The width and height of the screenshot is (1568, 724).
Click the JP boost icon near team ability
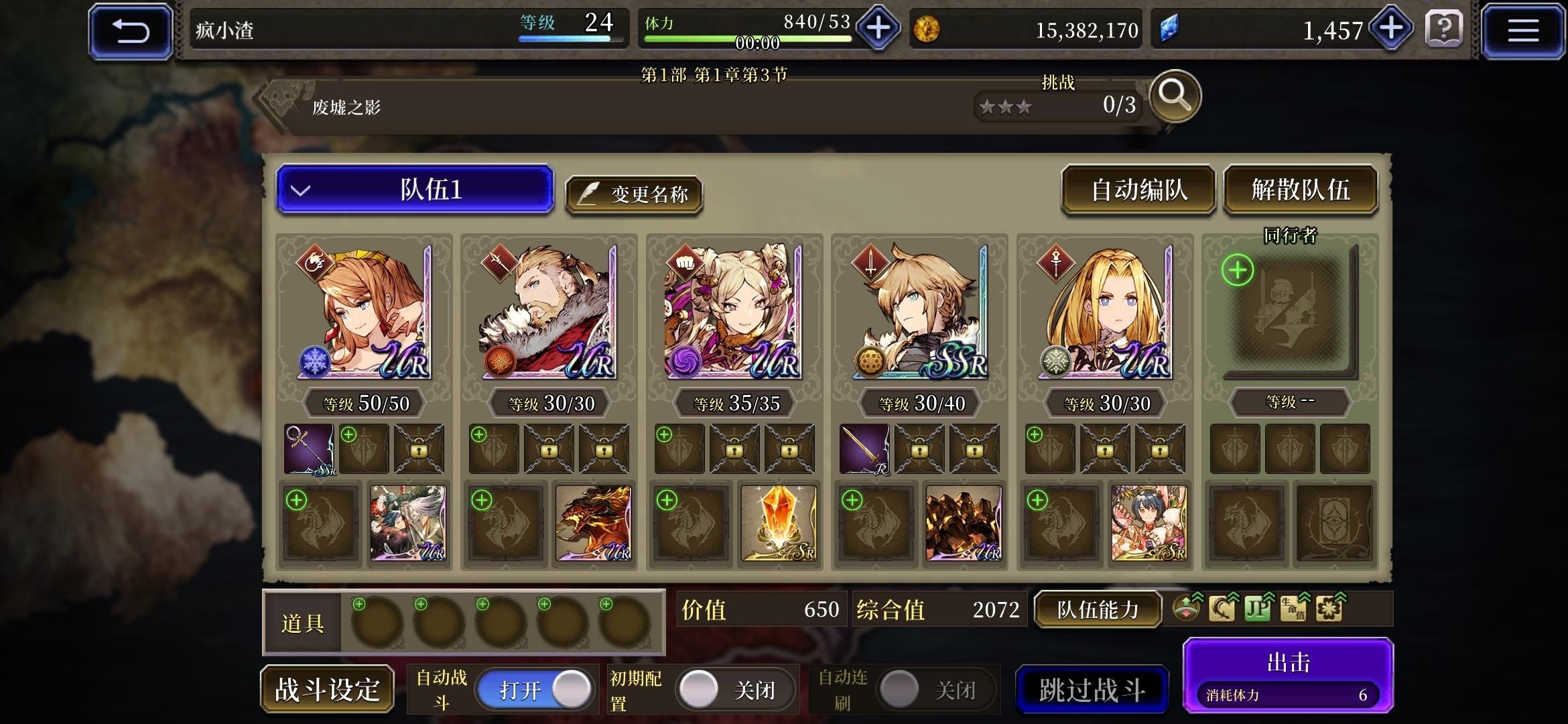[1258, 610]
